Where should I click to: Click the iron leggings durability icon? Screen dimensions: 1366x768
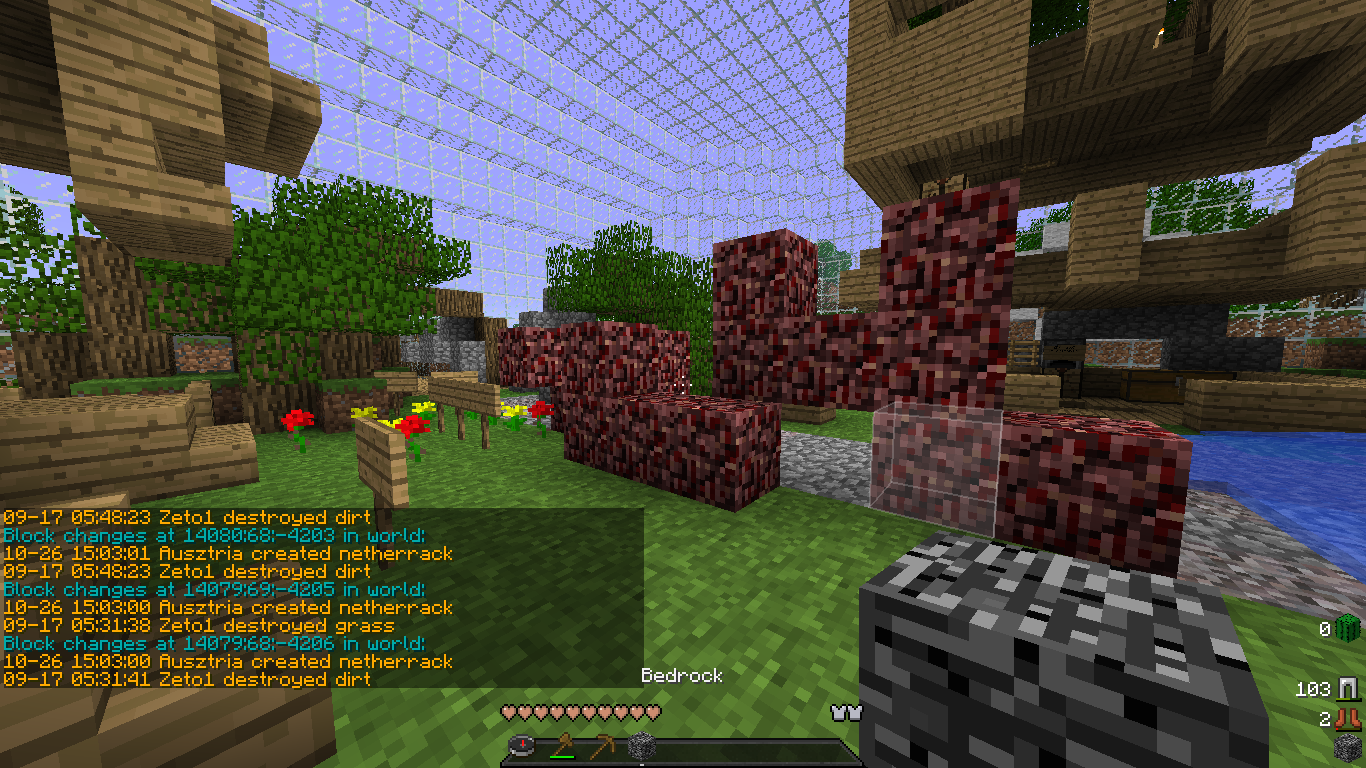(x=1349, y=689)
